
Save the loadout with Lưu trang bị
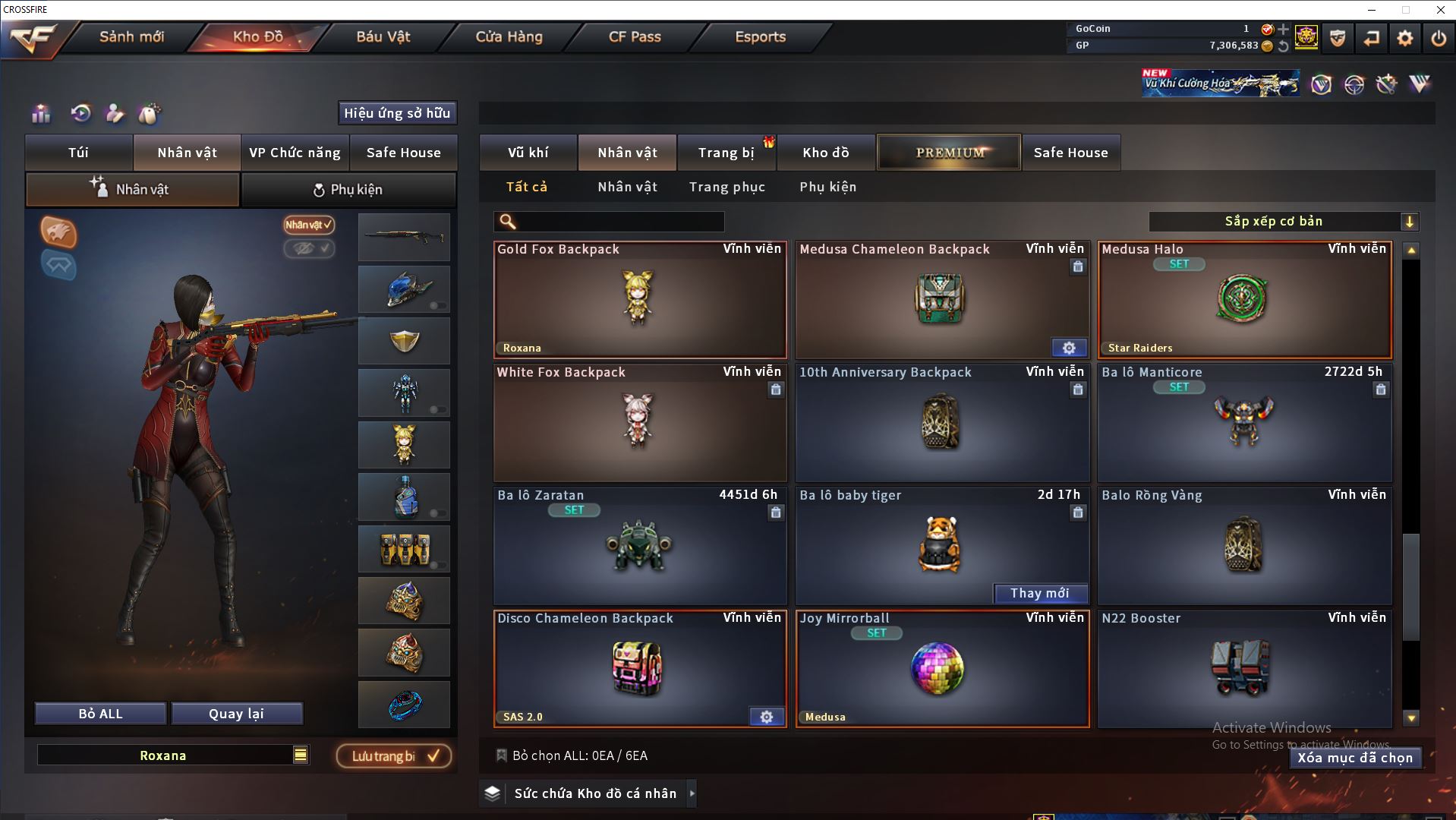[394, 756]
